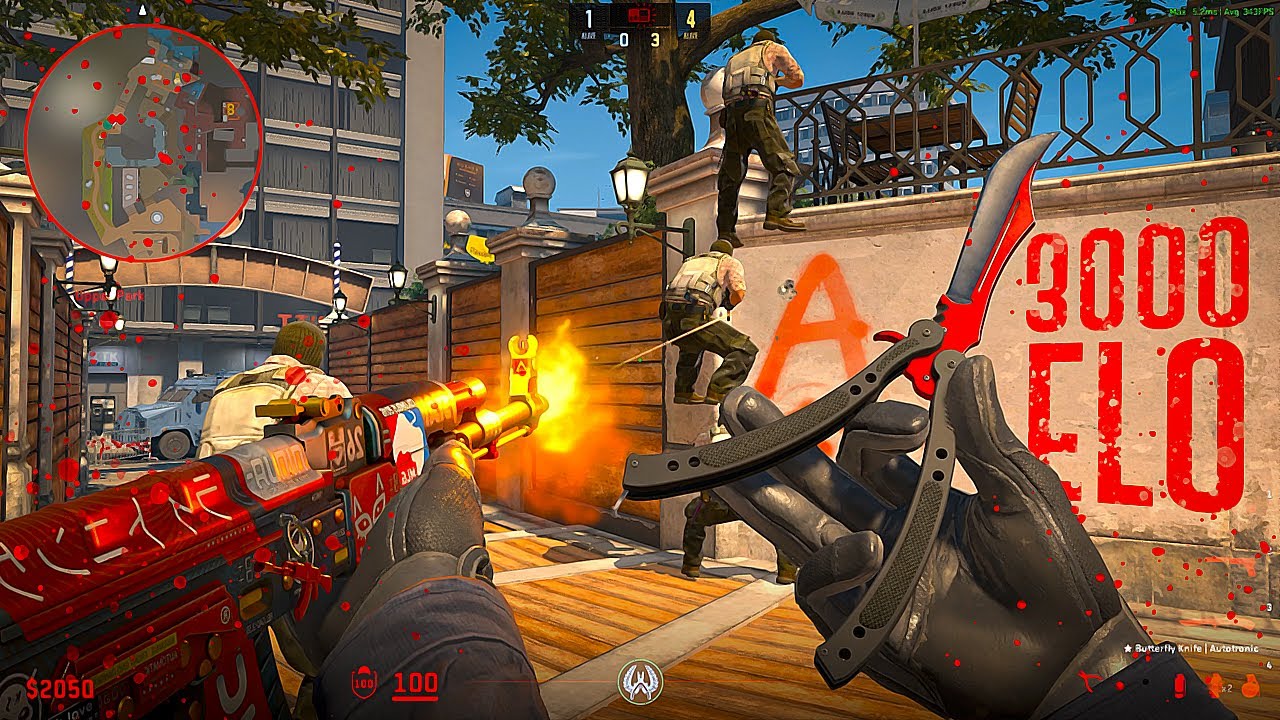
Task: Select the Butterfly Knife | Autotronic weapon entry
Action: click(x=1194, y=649)
